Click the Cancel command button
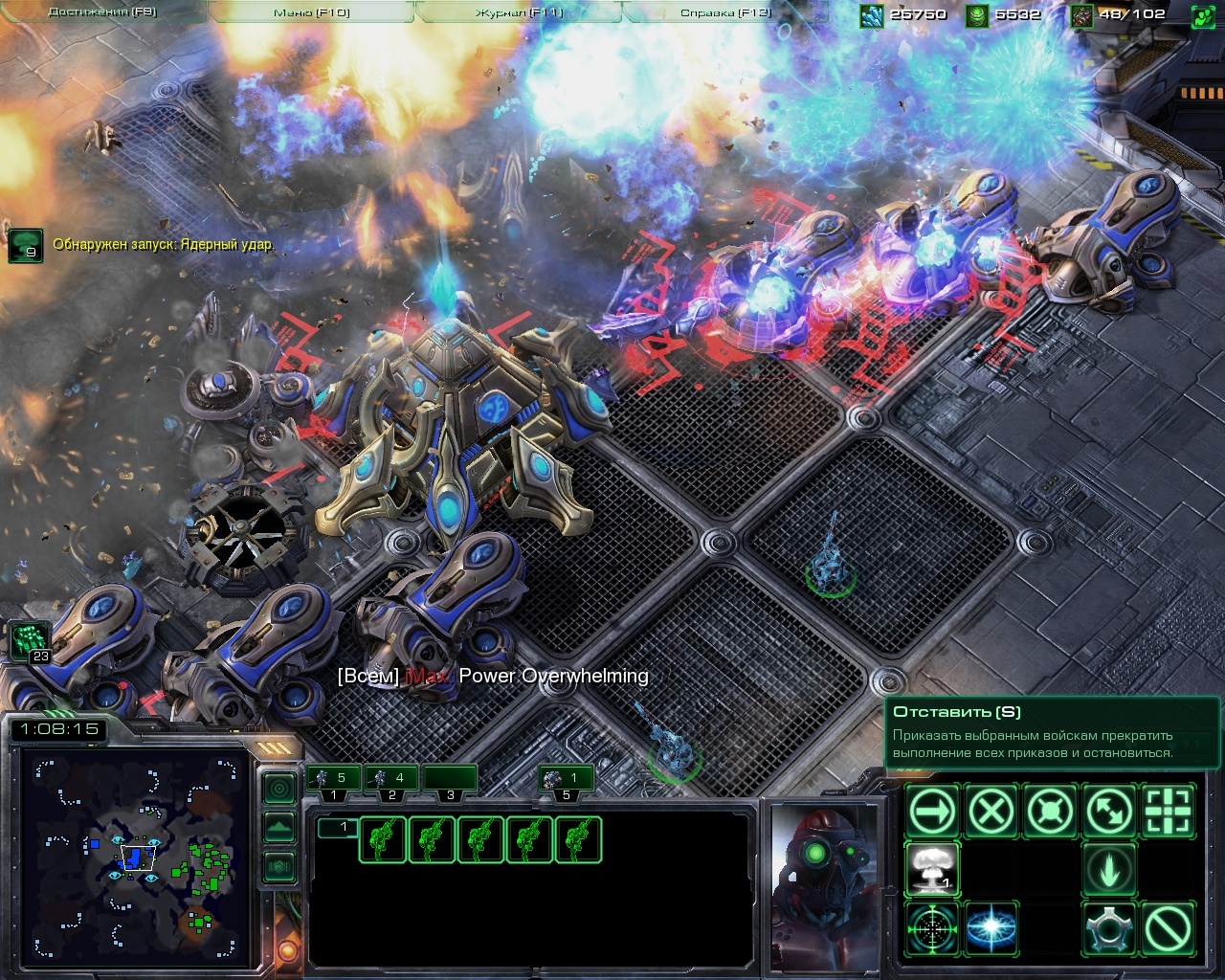Viewport: 1225px width, 980px height. click(x=1169, y=928)
